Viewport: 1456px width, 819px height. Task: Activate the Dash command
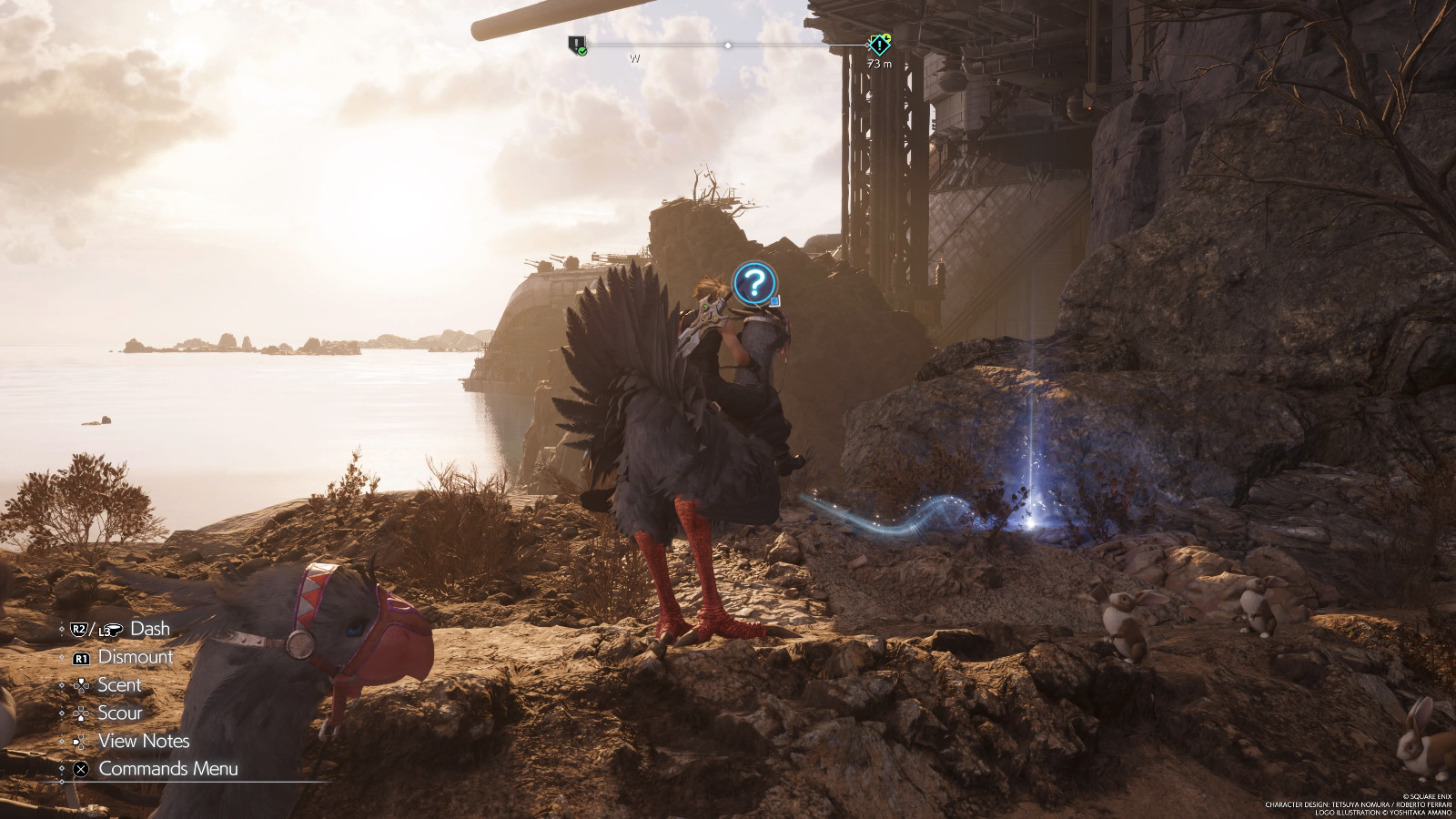click(149, 628)
